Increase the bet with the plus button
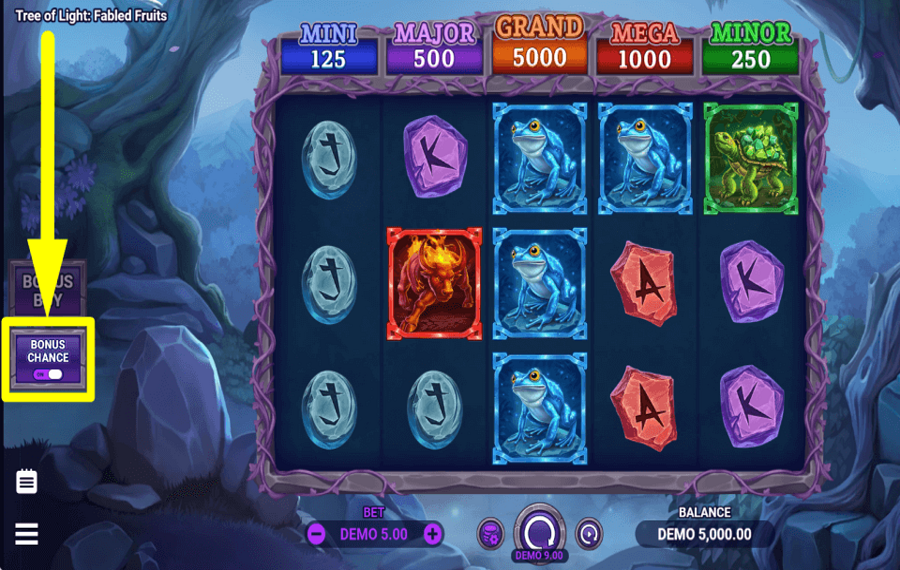This screenshot has width=900, height=570. coord(432,534)
